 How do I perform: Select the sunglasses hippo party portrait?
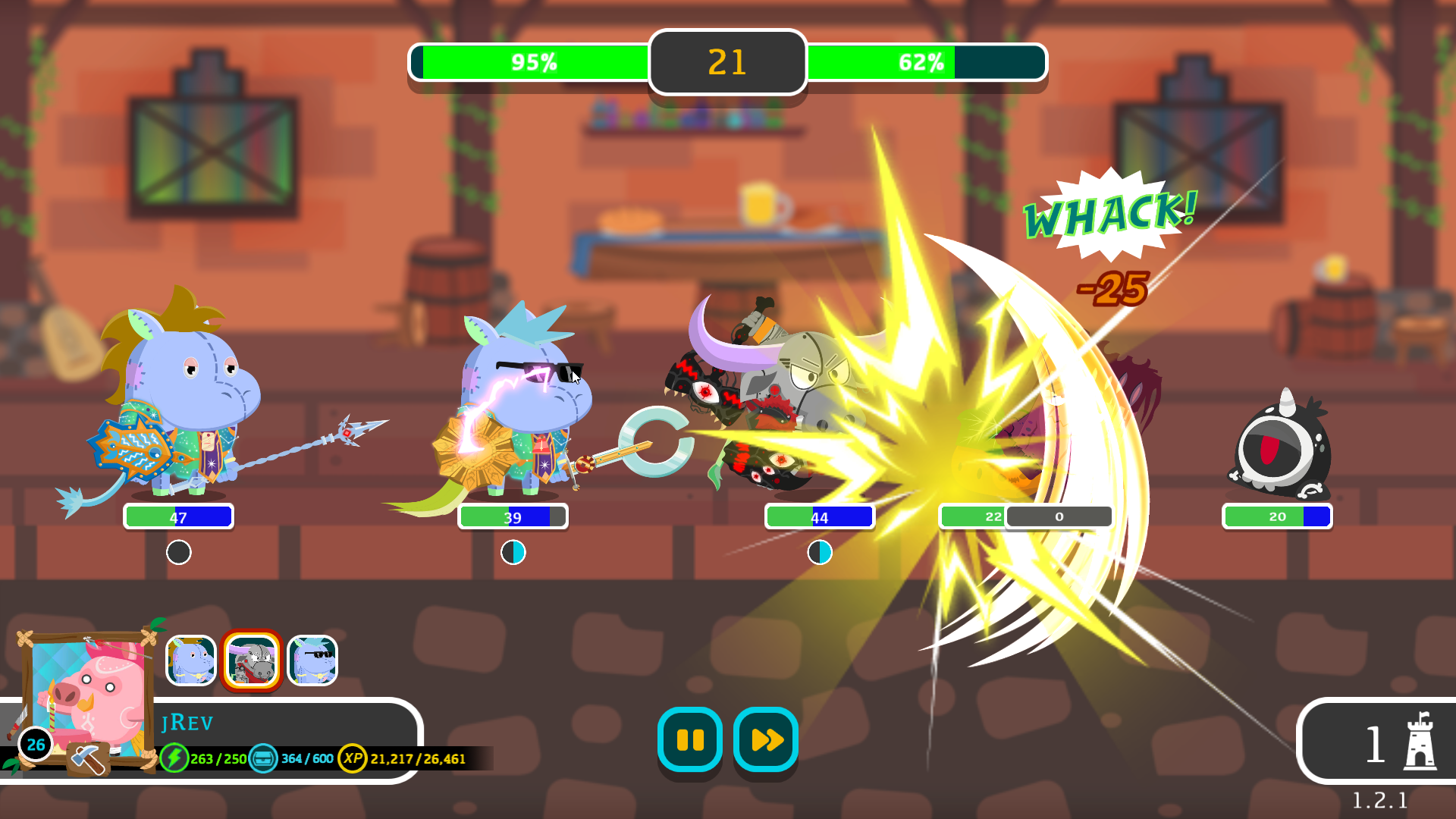[312, 660]
